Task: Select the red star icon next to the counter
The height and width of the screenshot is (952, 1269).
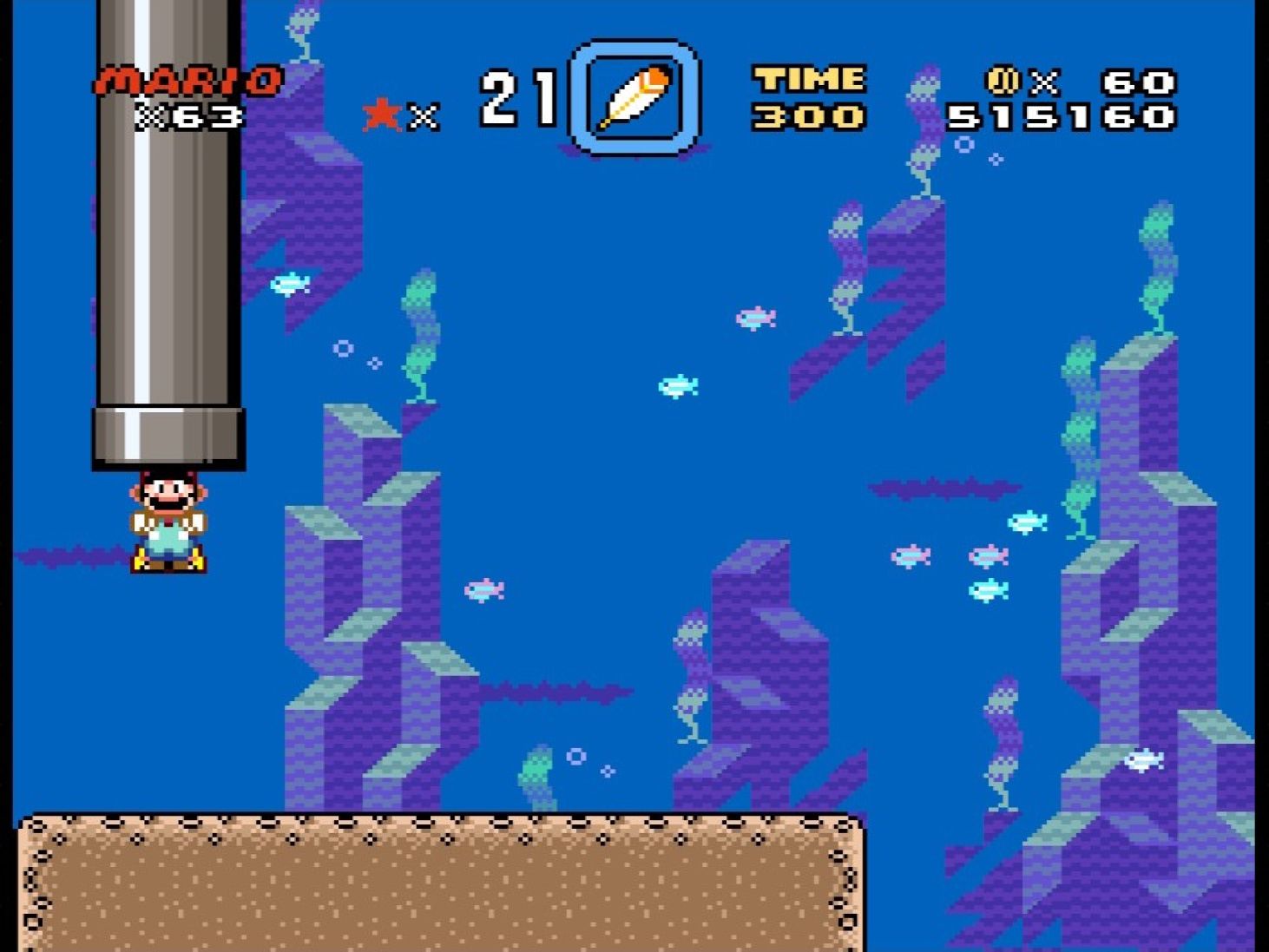Action: 380,115
